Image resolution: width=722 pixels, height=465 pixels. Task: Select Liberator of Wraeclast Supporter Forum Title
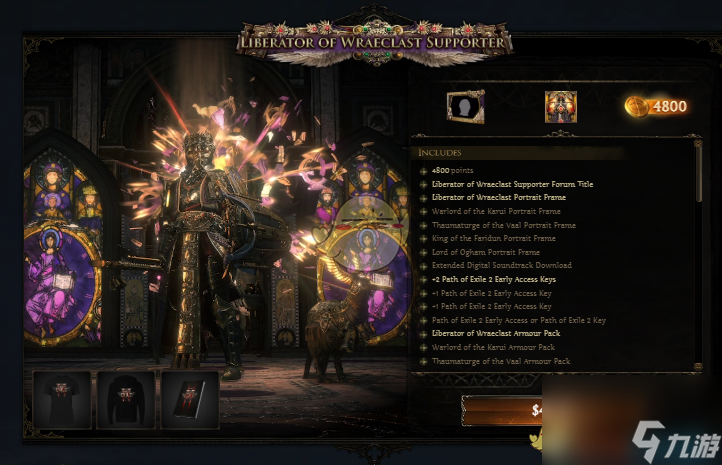tap(512, 184)
